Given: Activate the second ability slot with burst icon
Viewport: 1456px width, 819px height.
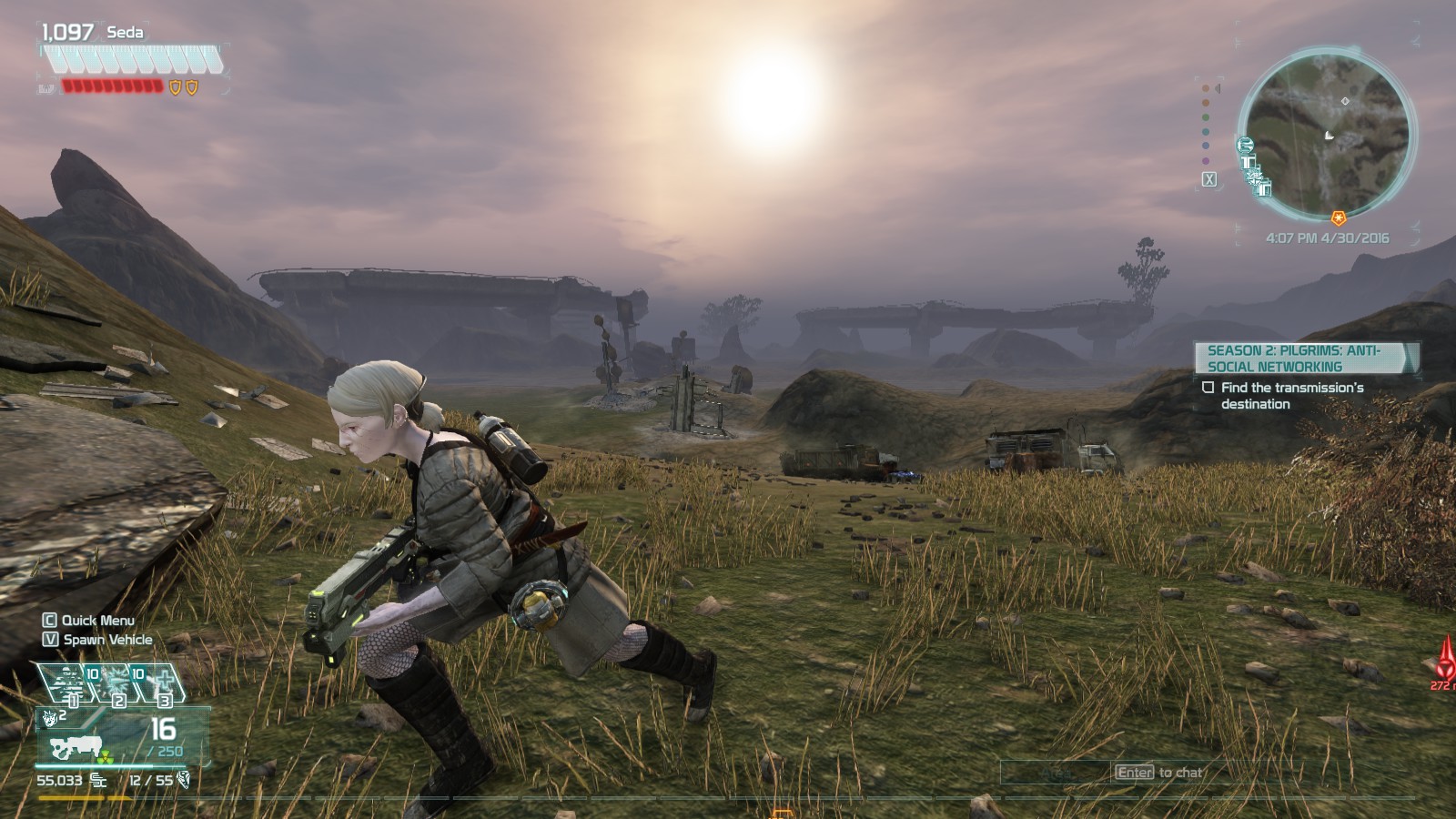Looking at the screenshot, I should point(116,682).
